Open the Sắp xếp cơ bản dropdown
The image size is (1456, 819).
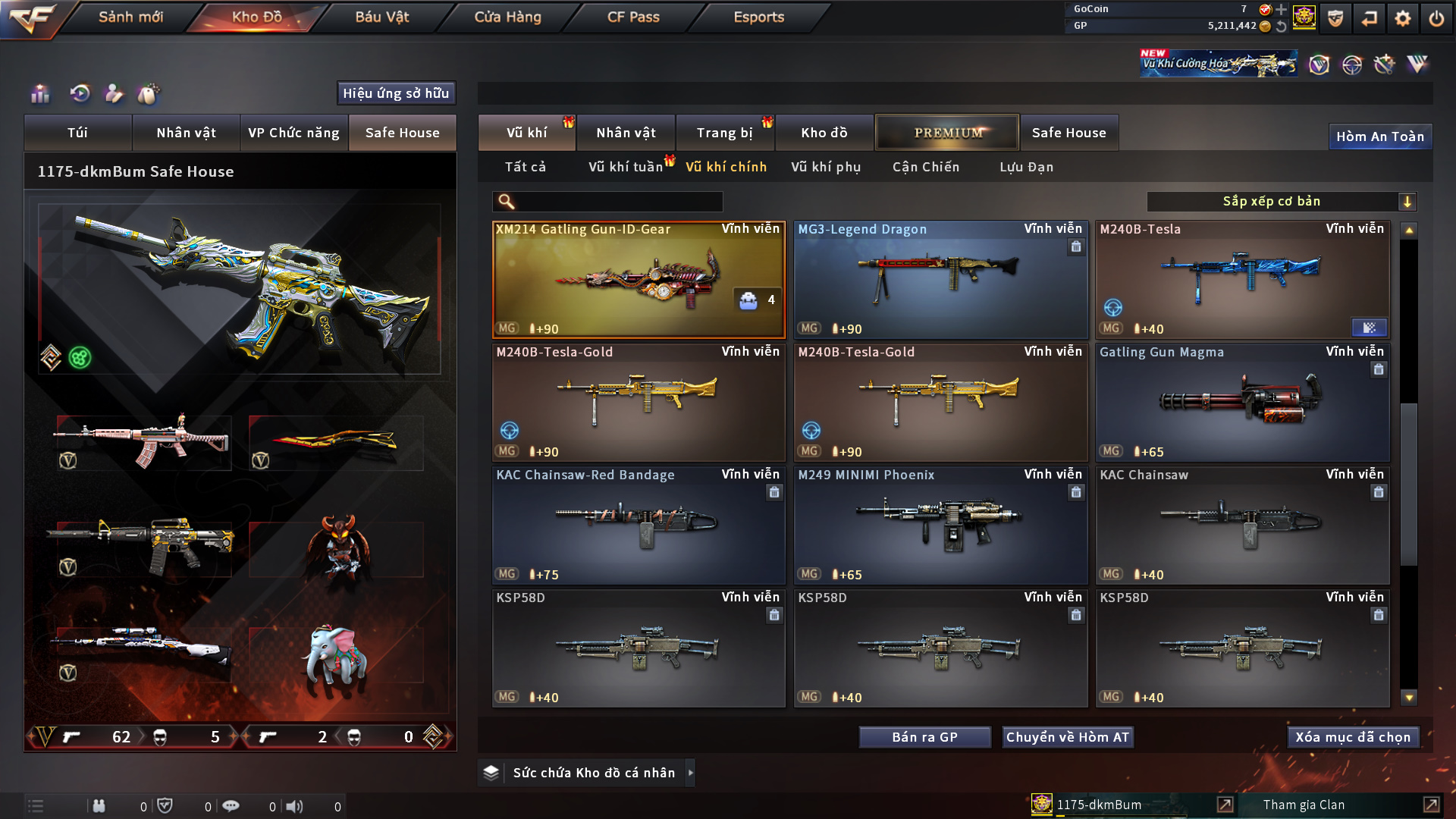click(1281, 202)
